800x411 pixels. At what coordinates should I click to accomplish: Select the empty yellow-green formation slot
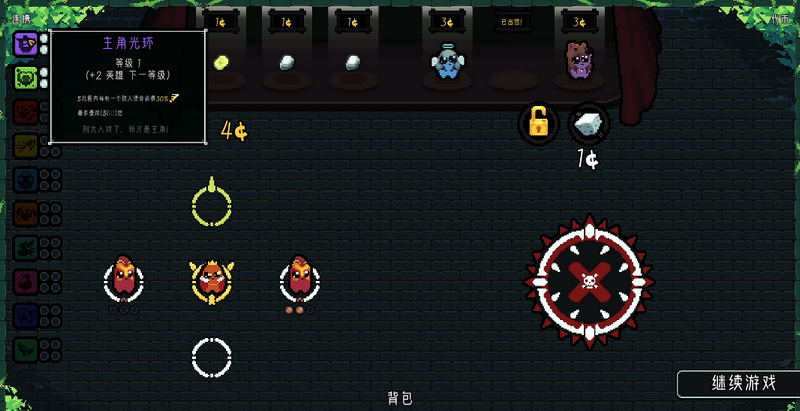click(x=211, y=205)
